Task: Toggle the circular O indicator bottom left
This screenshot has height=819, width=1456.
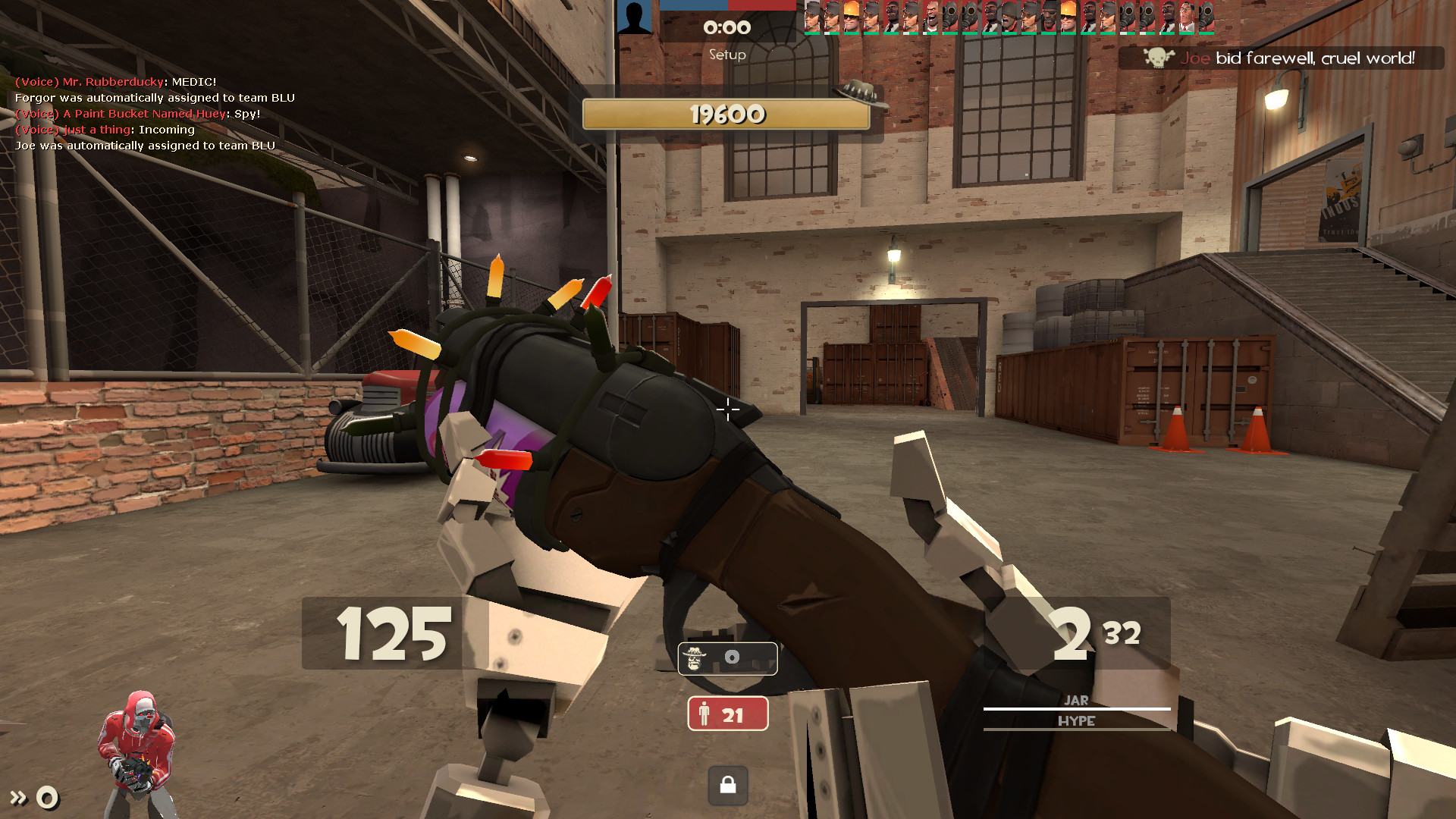Action: click(47, 797)
